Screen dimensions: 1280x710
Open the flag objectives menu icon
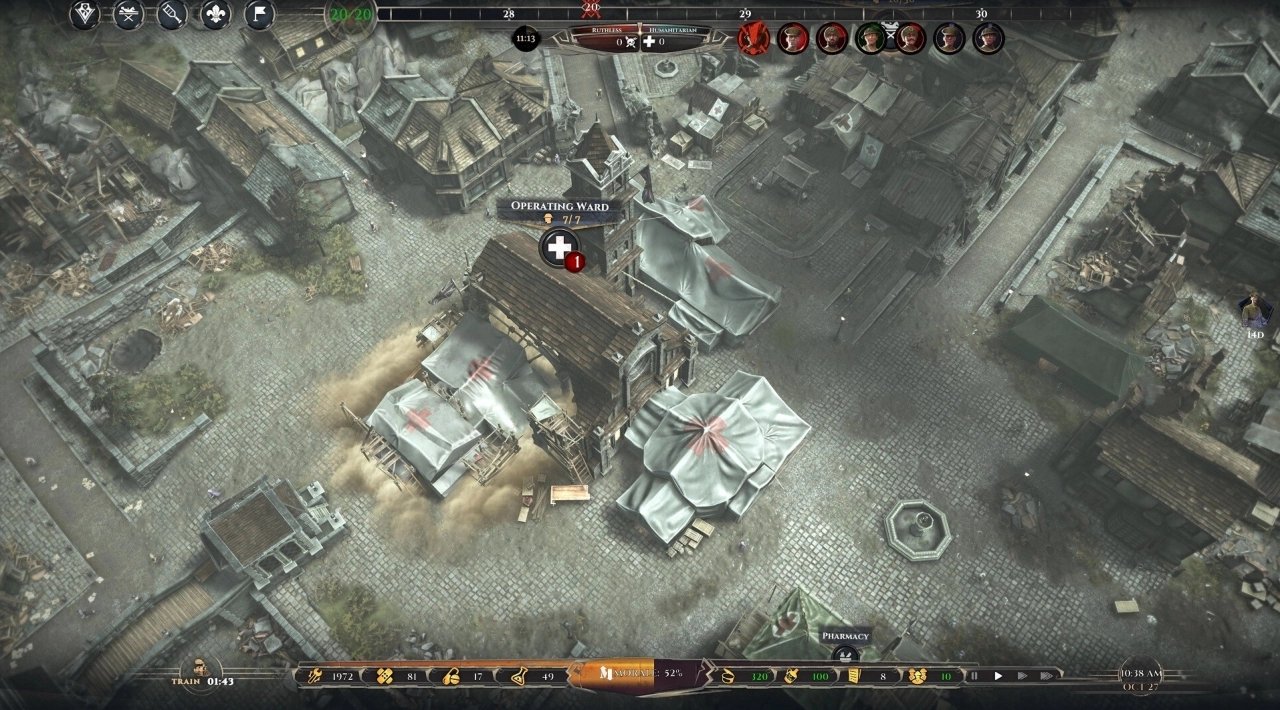(x=259, y=15)
